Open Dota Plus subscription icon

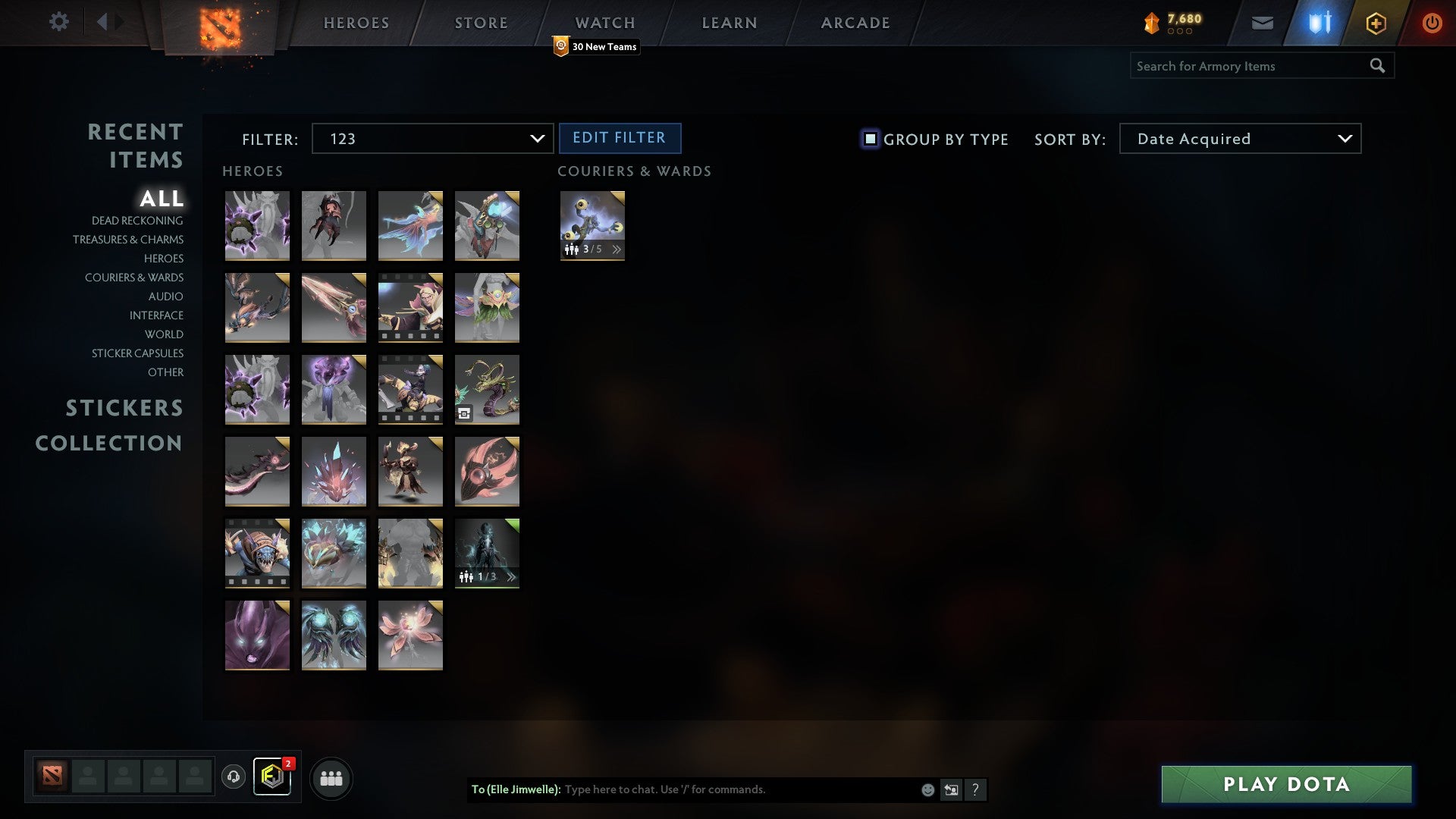(x=1375, y=23)
